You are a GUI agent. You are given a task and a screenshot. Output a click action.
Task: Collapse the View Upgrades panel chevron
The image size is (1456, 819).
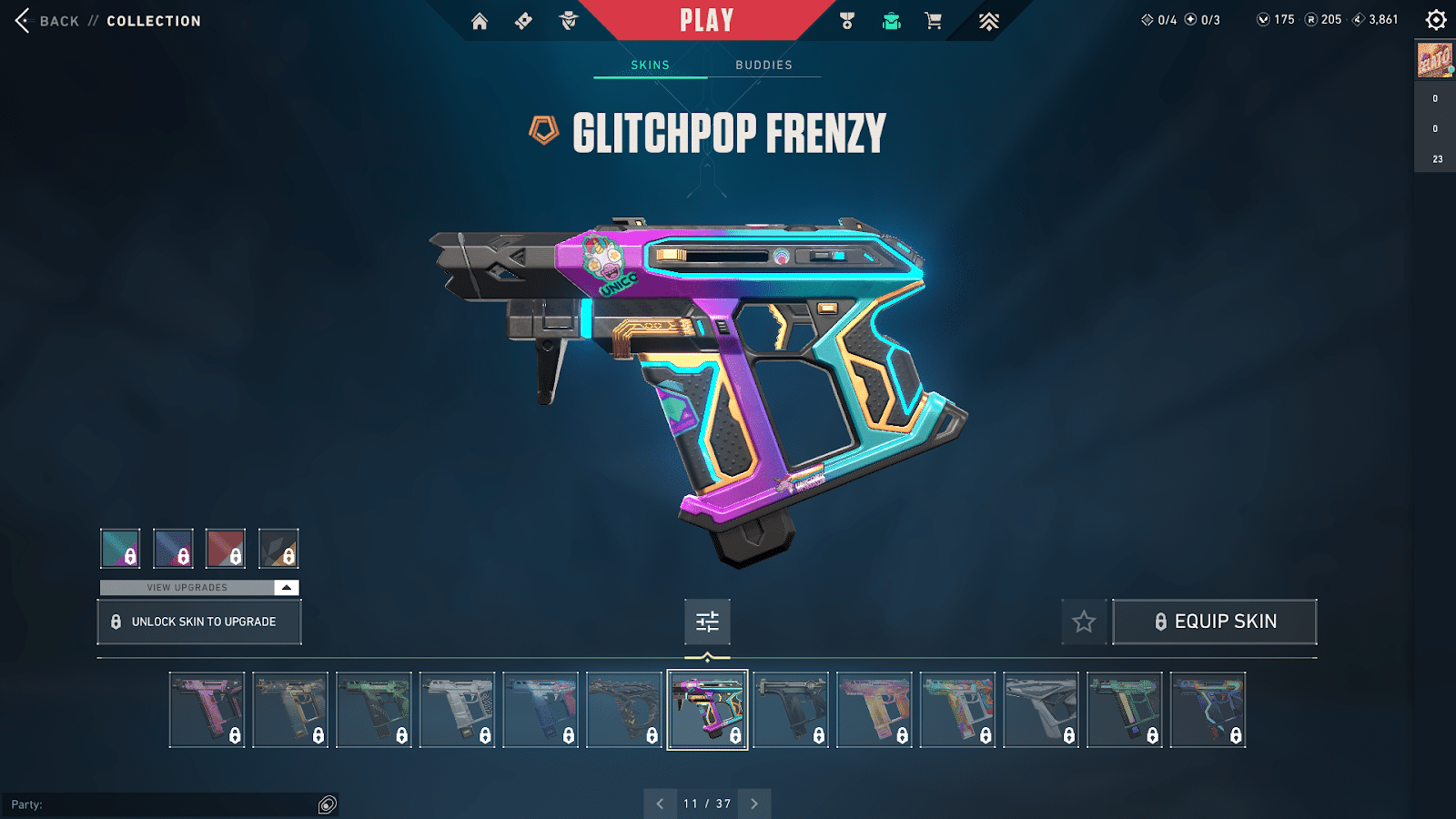285,587
